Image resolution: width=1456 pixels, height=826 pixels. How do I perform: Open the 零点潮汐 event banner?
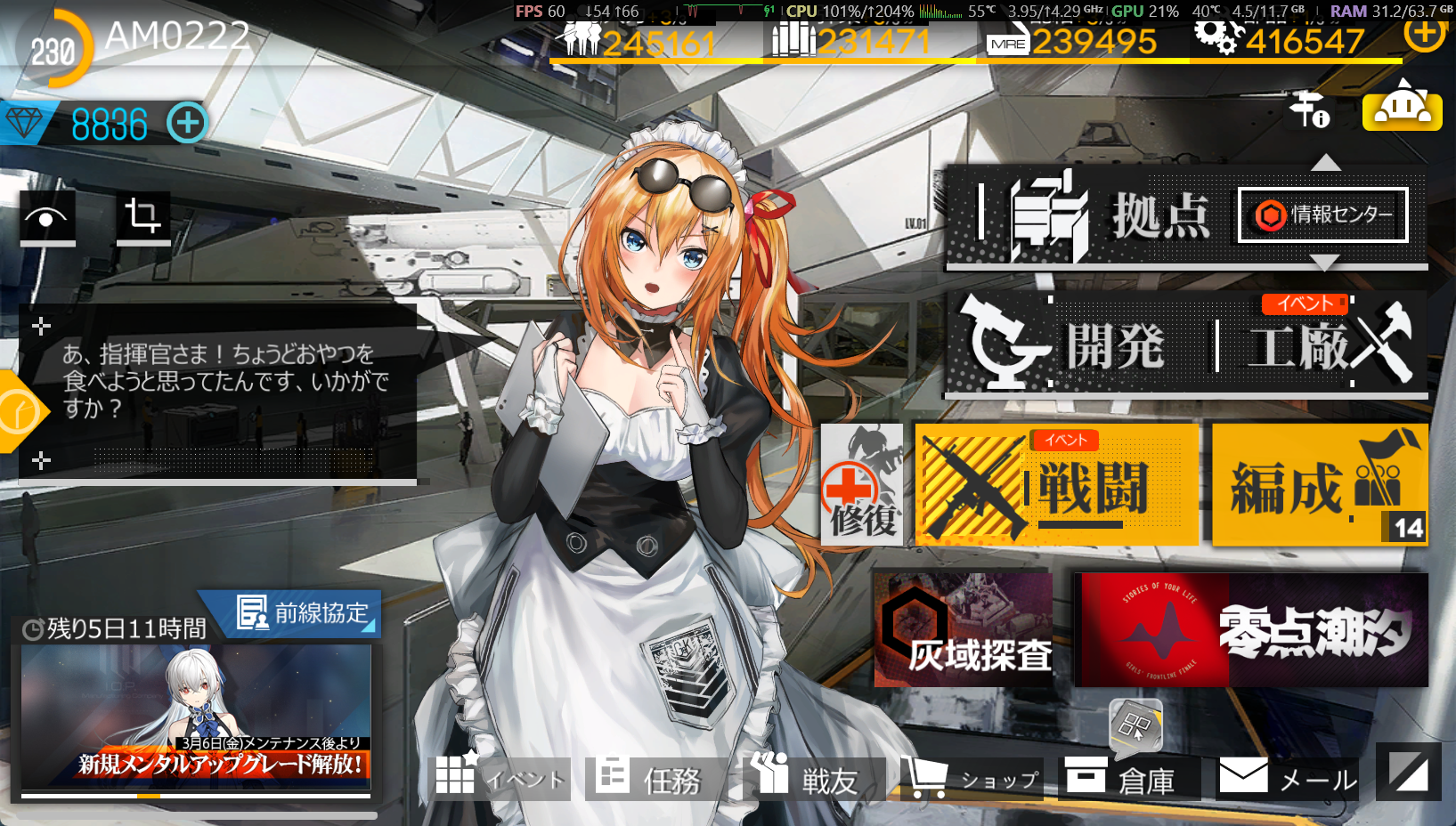click(1251, 630)
